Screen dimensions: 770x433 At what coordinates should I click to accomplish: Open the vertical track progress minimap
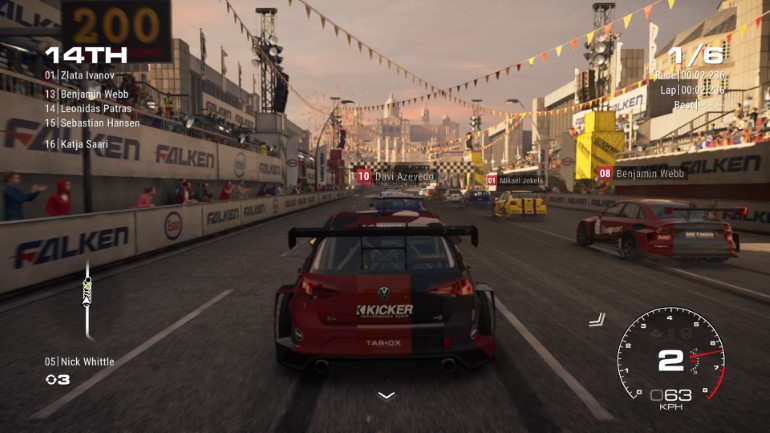tap(87, 298)
